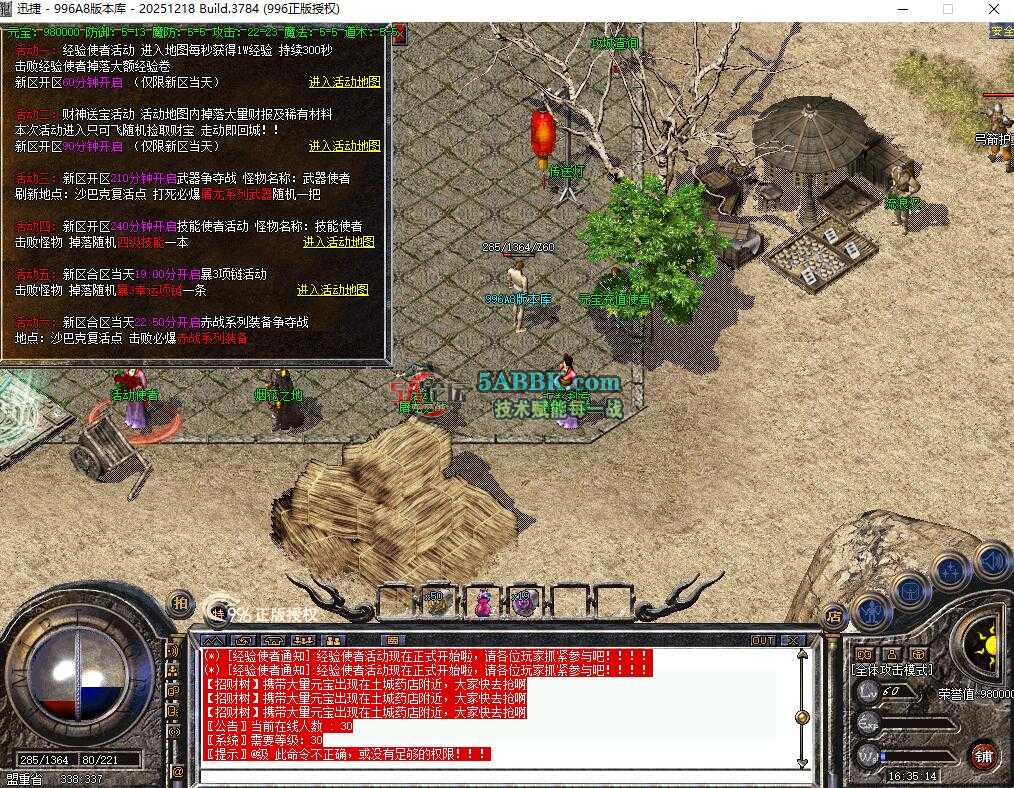
Task: Open the 店 shop button
Action: point(832,613)
